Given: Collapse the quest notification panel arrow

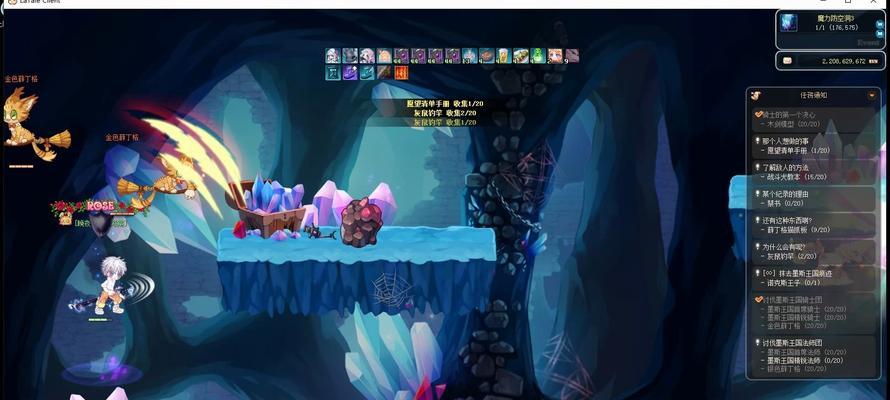Looking at the screenshot, I should [x=872, y=95].
